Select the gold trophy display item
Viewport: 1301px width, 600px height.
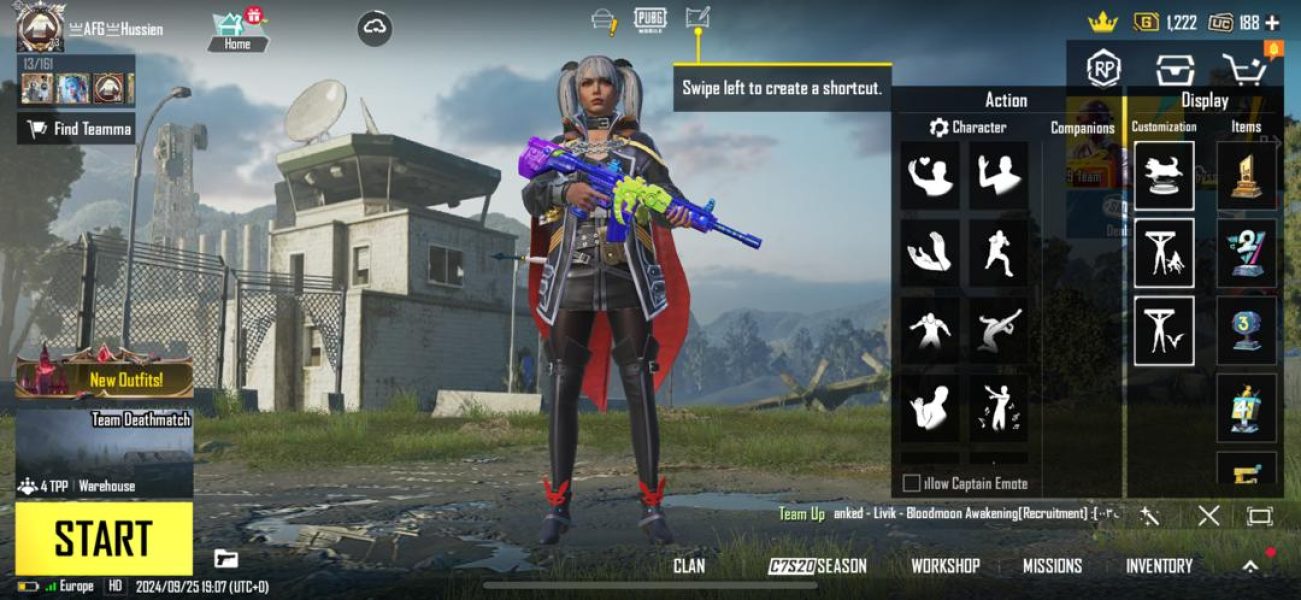(x=1246, y=176)
